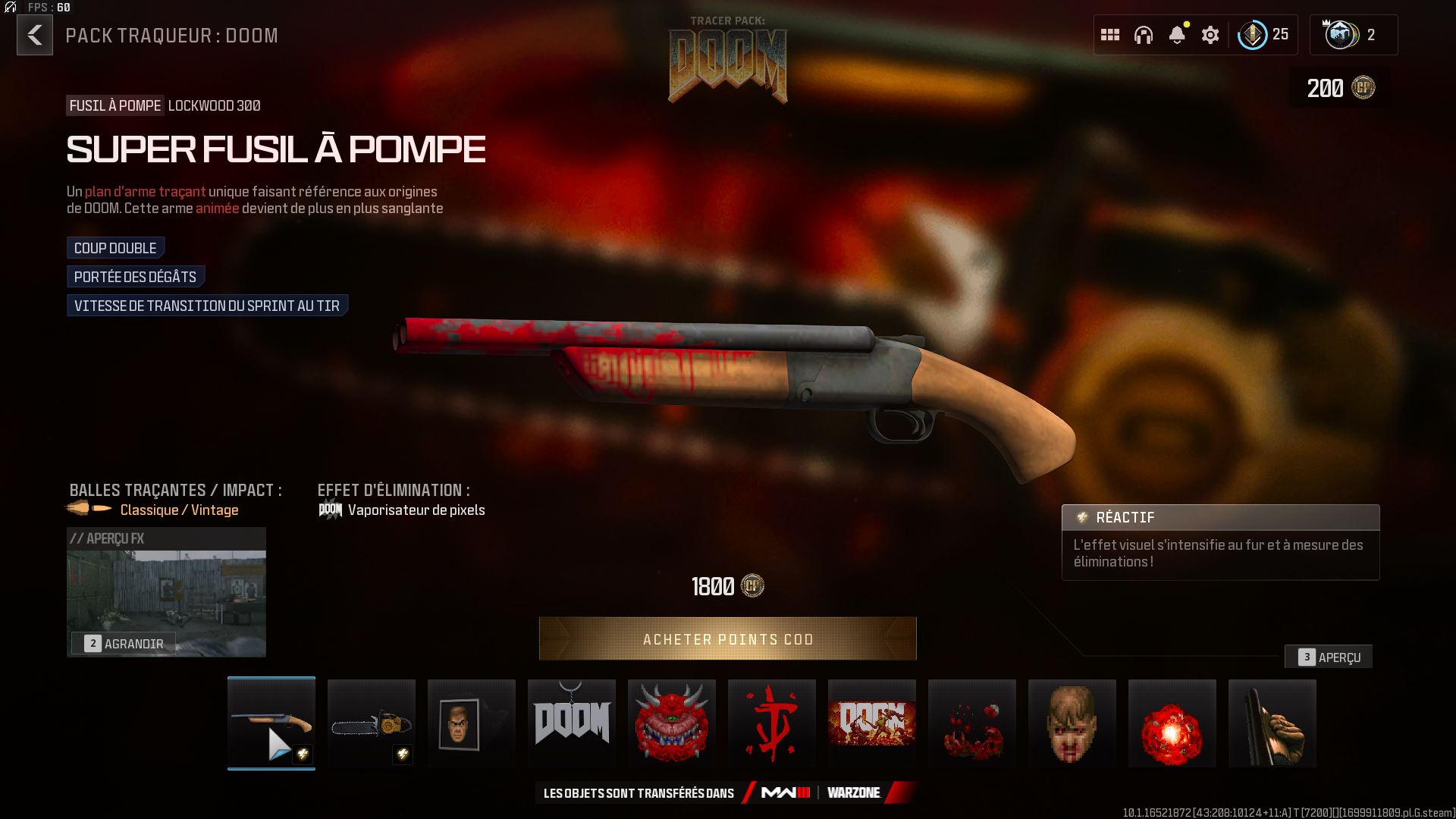Select the DOOM logo keychain charm
Viewport: 1456px width, 819px height.
pyautogui.click(x=572, y=723)
